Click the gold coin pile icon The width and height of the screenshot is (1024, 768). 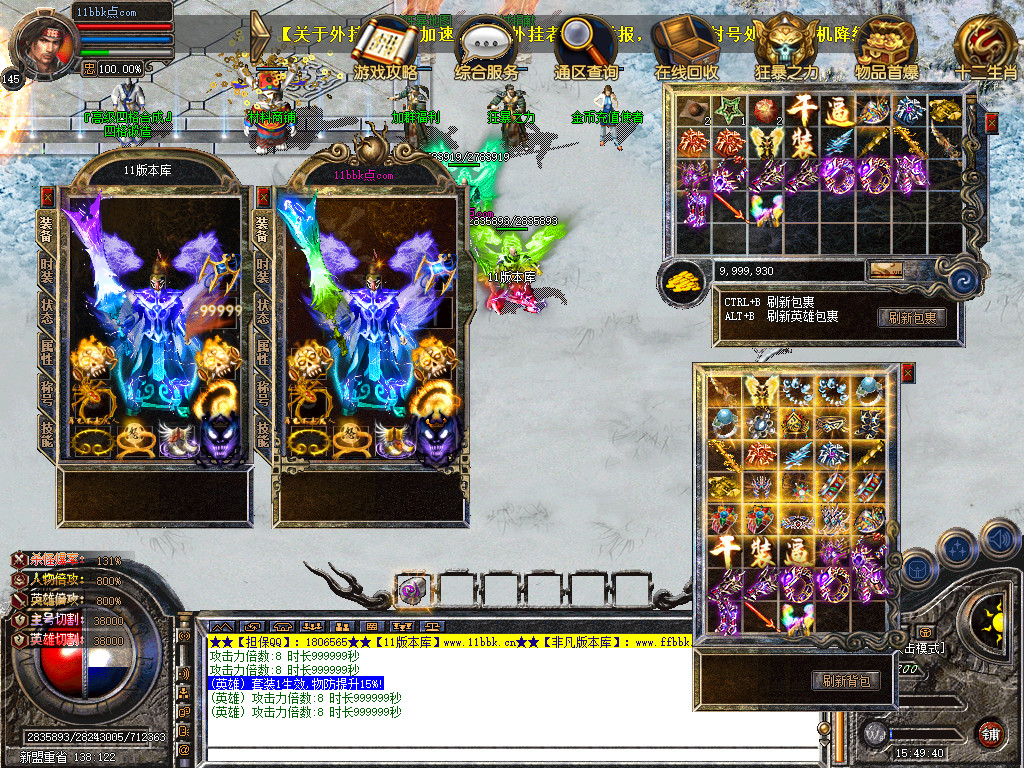[x=683, y=279]
